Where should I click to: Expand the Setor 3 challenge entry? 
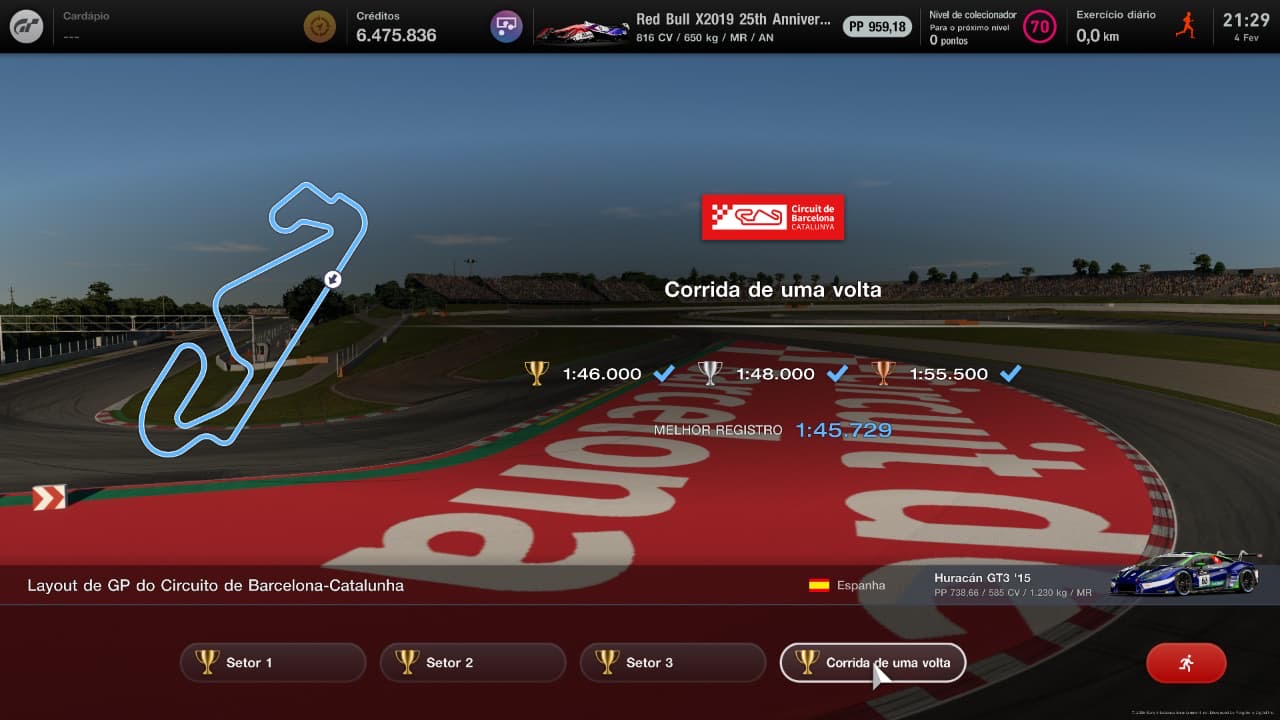tap(672, 662)
